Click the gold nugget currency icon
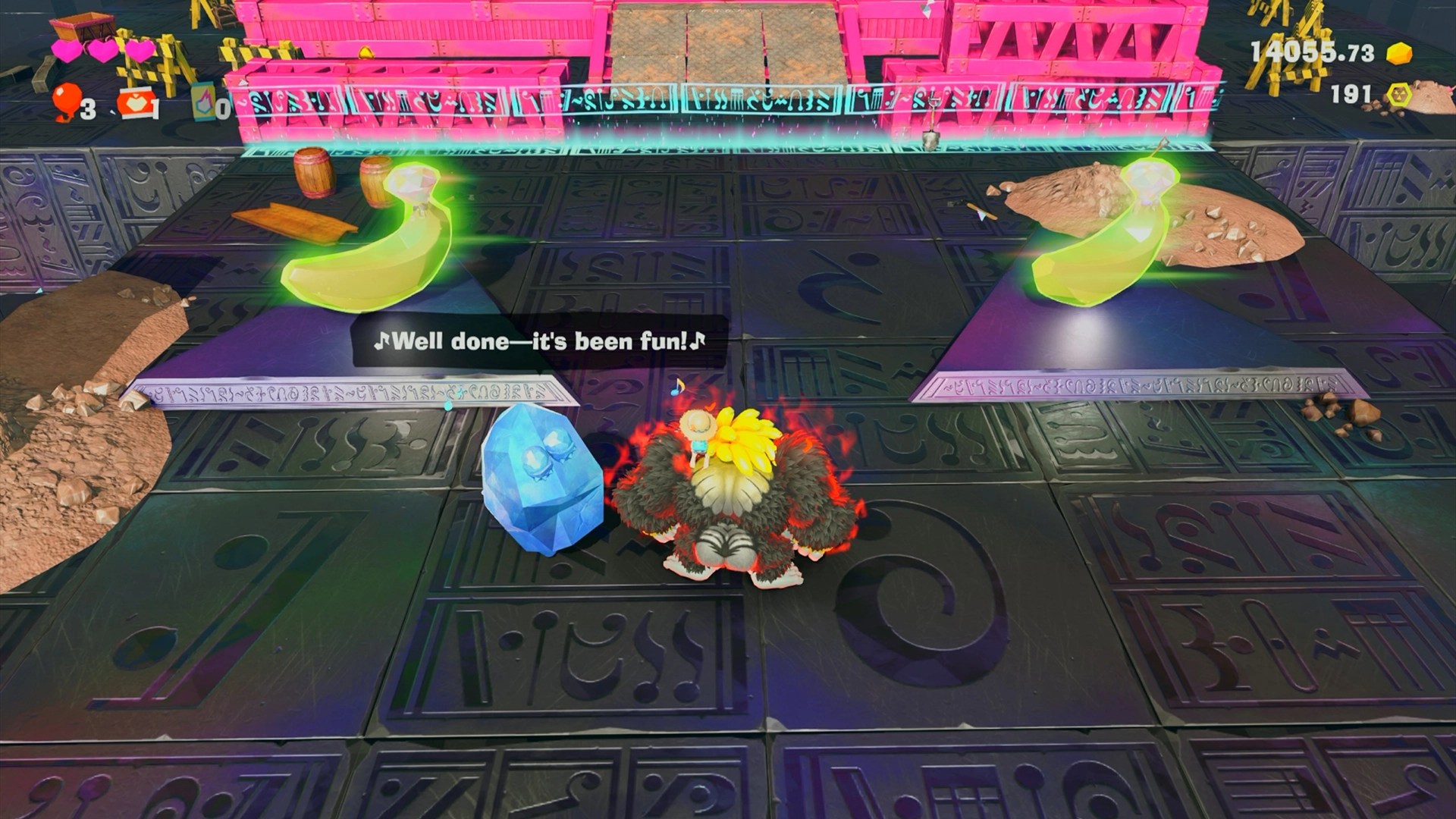The width and height of the screenshot is (1456, 819). pos(1399,52)
